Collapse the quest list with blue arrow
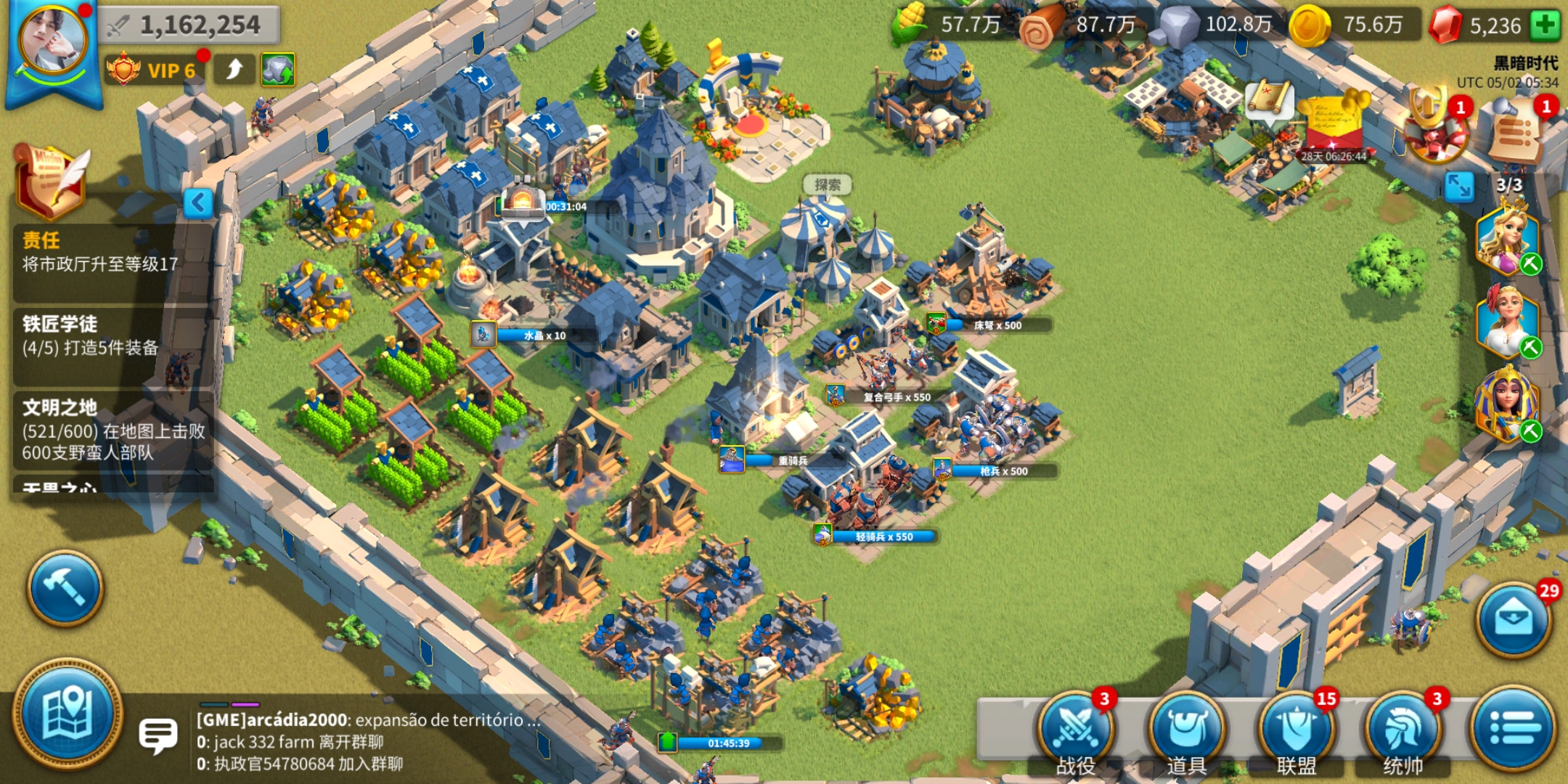 point(197,203)
